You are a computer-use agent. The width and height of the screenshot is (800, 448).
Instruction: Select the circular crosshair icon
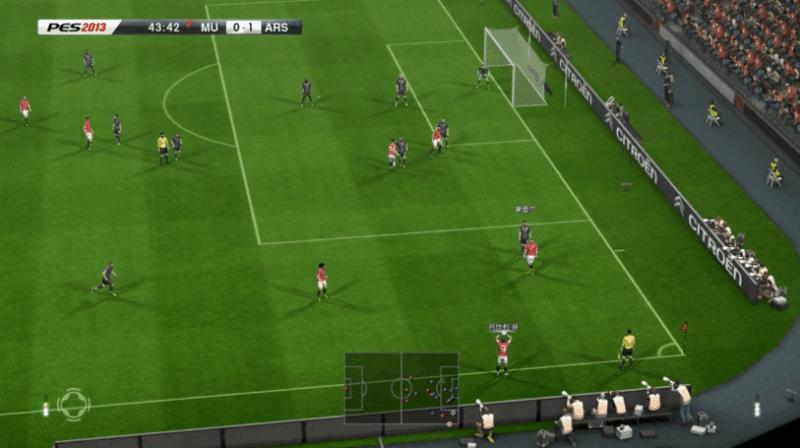click(x=73, y=404)
